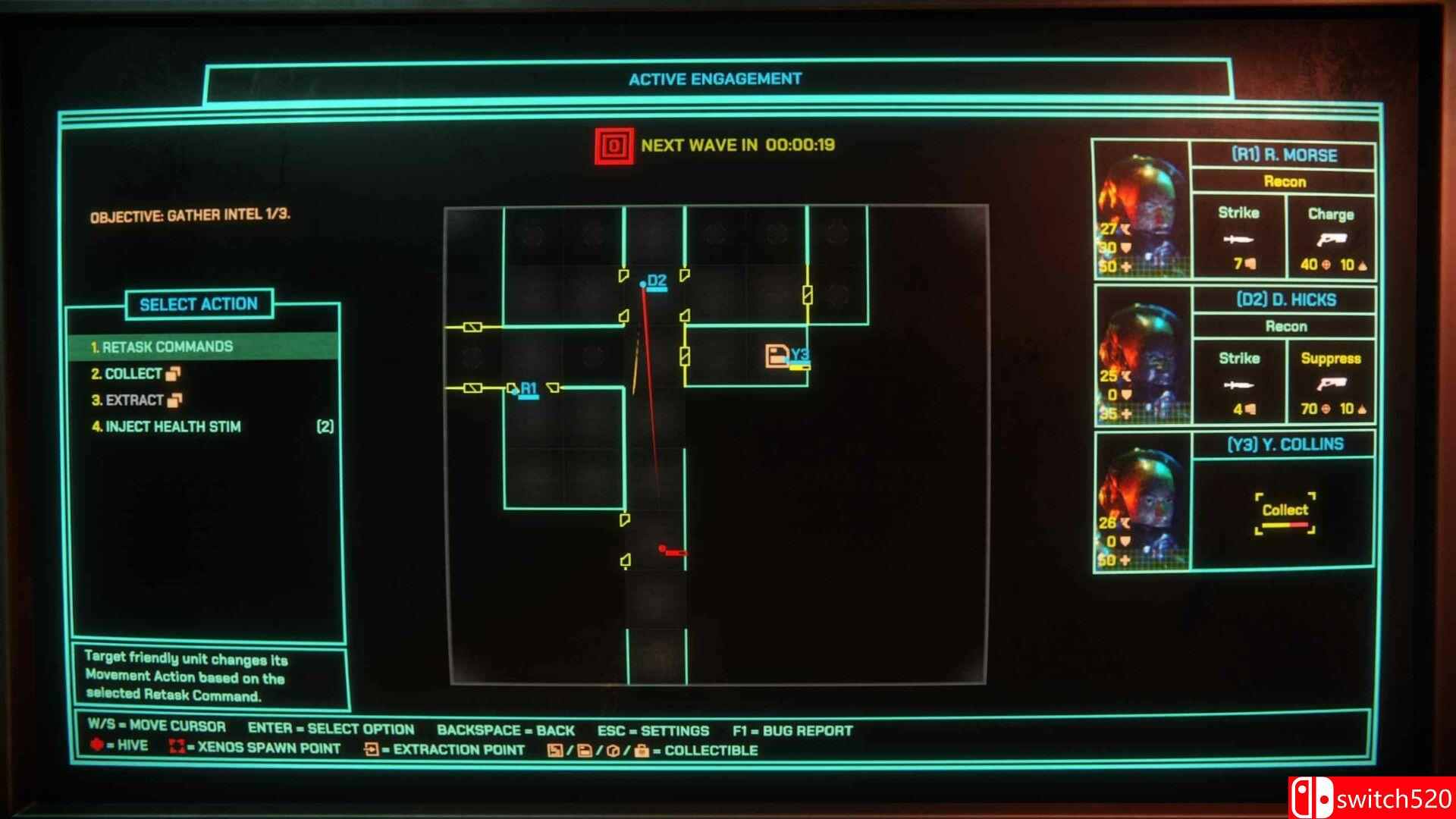Click the Extraction Point icon in the legend
The width and height of the screenshot is (1456, 819).
click(x=372, y=749)
